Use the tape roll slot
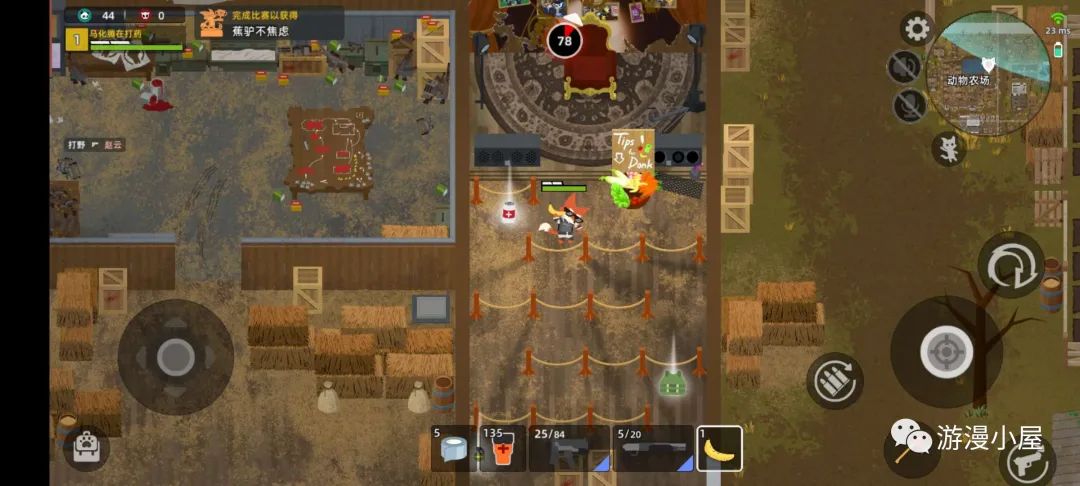Image resolution: width=1080 pixels, height=486 pixels. pos(452,449)
